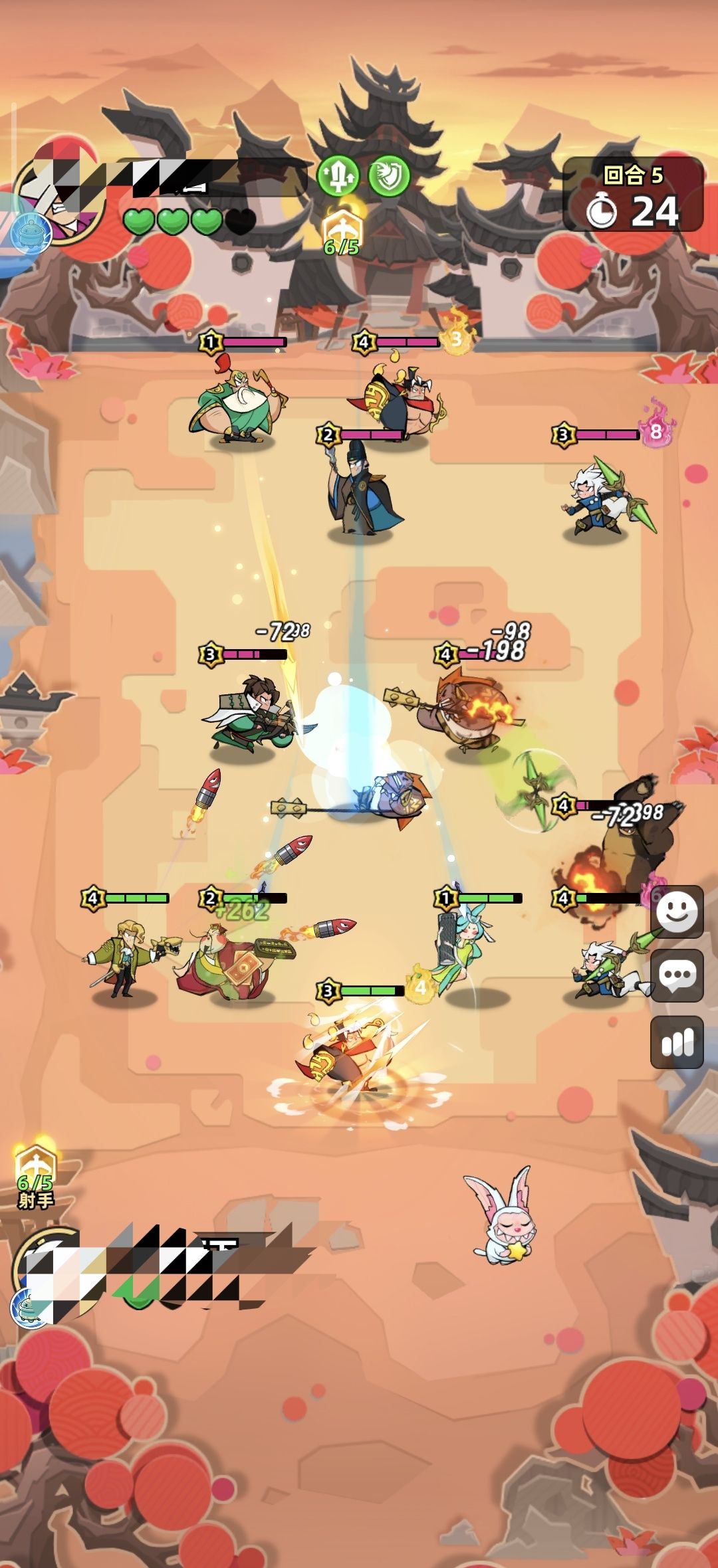The image size is (718, 1568).
Task: Open the chat speech-bubble button
Action: pos(676,975)
